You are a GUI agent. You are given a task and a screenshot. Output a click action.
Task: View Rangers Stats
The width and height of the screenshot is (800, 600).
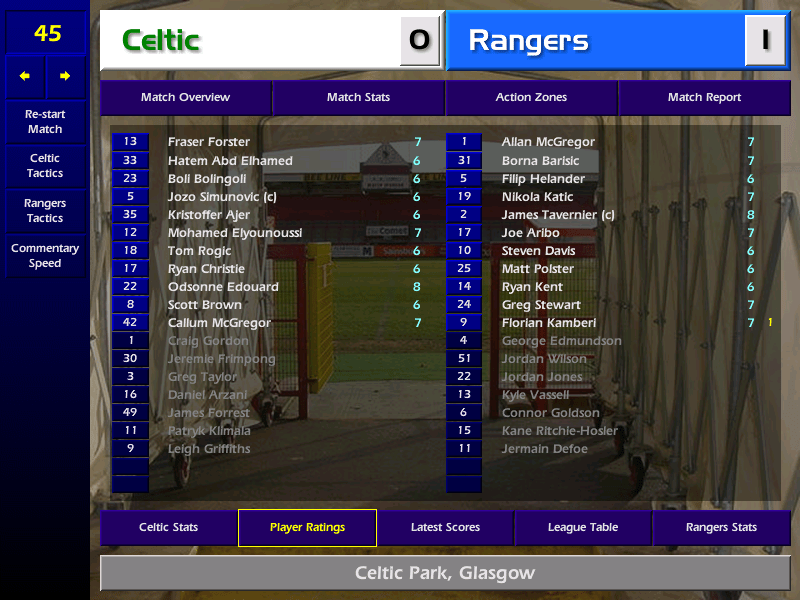coord(721,527)
